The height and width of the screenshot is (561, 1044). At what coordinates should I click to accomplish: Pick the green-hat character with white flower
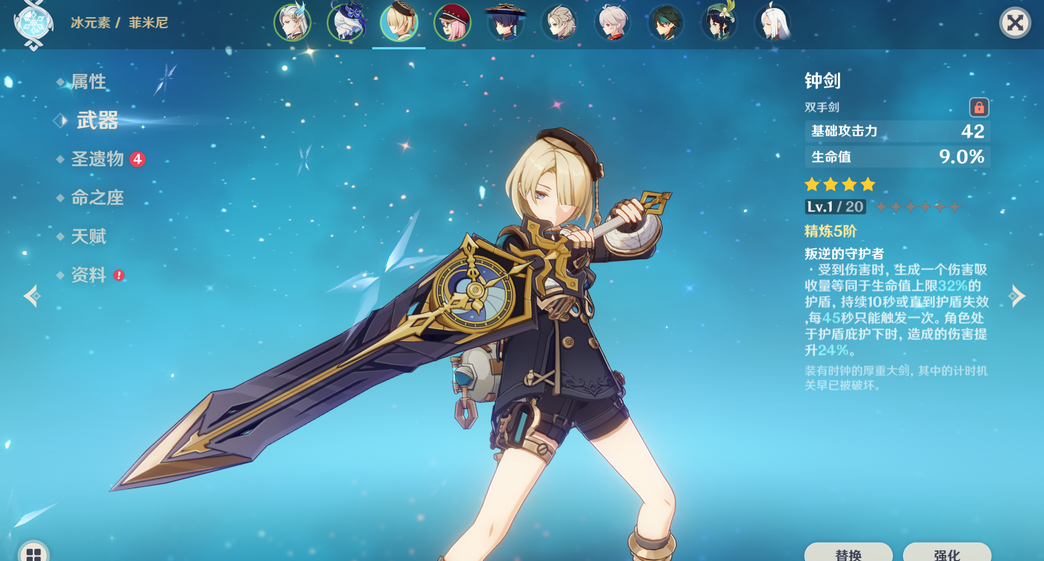click(x=719, y=23)
